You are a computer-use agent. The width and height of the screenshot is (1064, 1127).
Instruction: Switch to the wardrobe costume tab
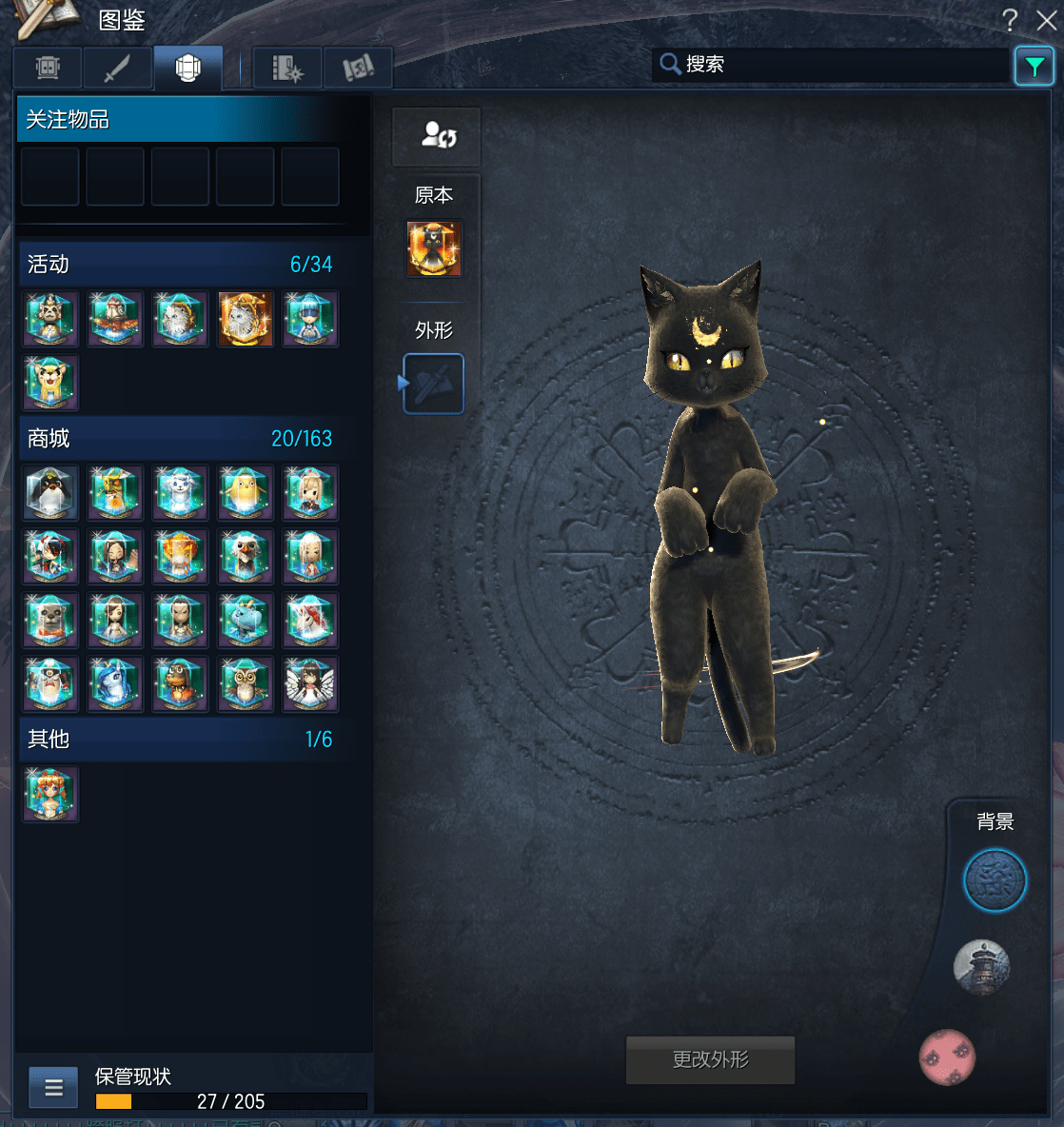48,69
